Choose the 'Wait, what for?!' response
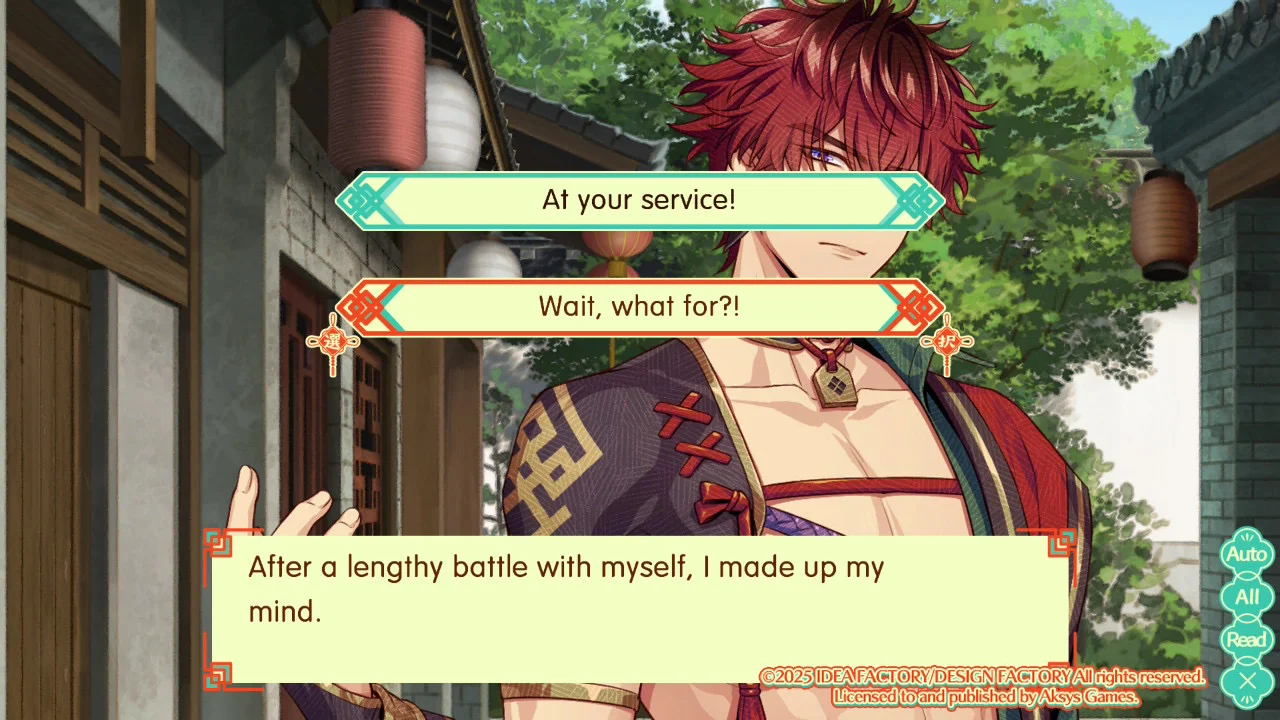1280x720 pixels. 640,307
